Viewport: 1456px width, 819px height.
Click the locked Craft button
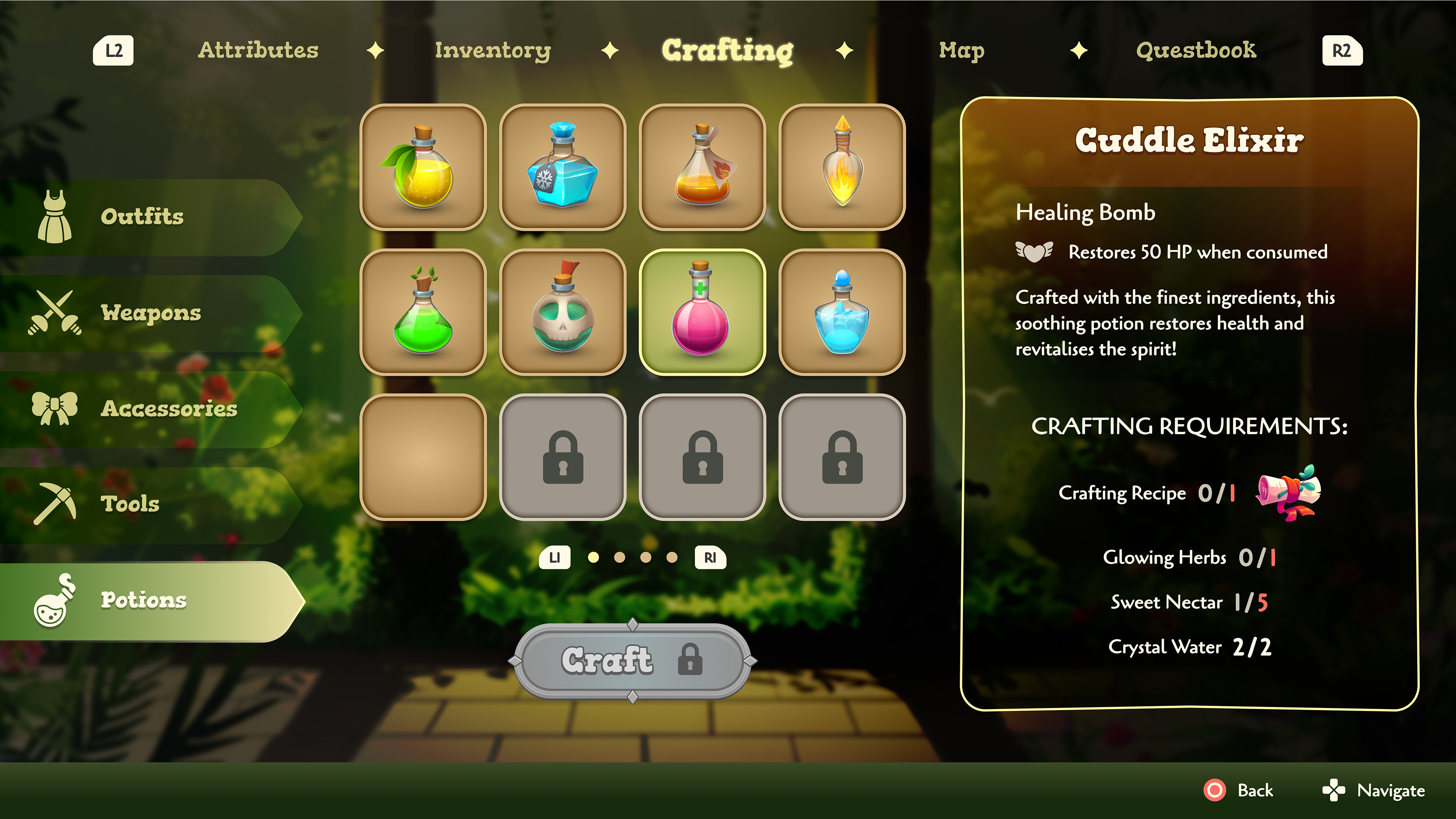tap(632, 660)
